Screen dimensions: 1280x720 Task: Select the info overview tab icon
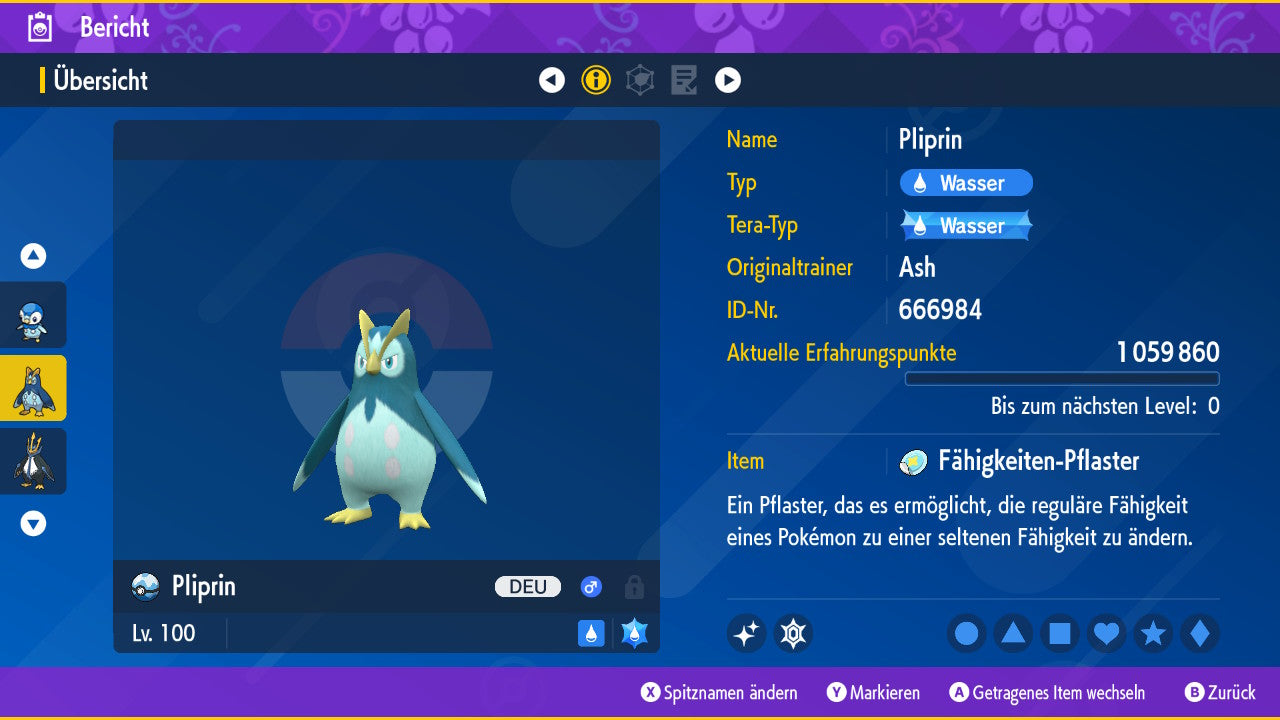tap(596, 80)
